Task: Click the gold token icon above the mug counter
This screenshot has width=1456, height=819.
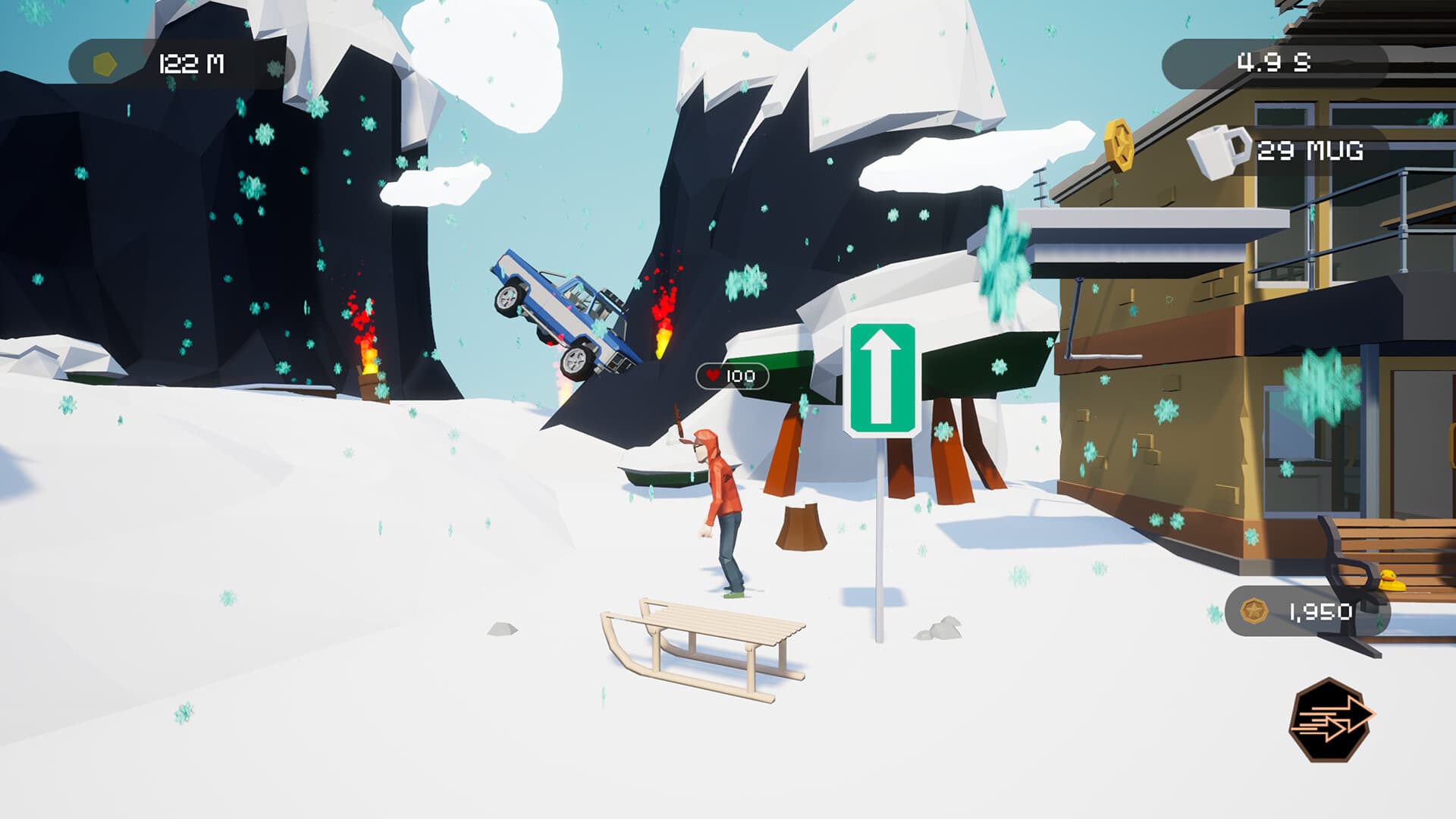Action: pos(1121,144)
